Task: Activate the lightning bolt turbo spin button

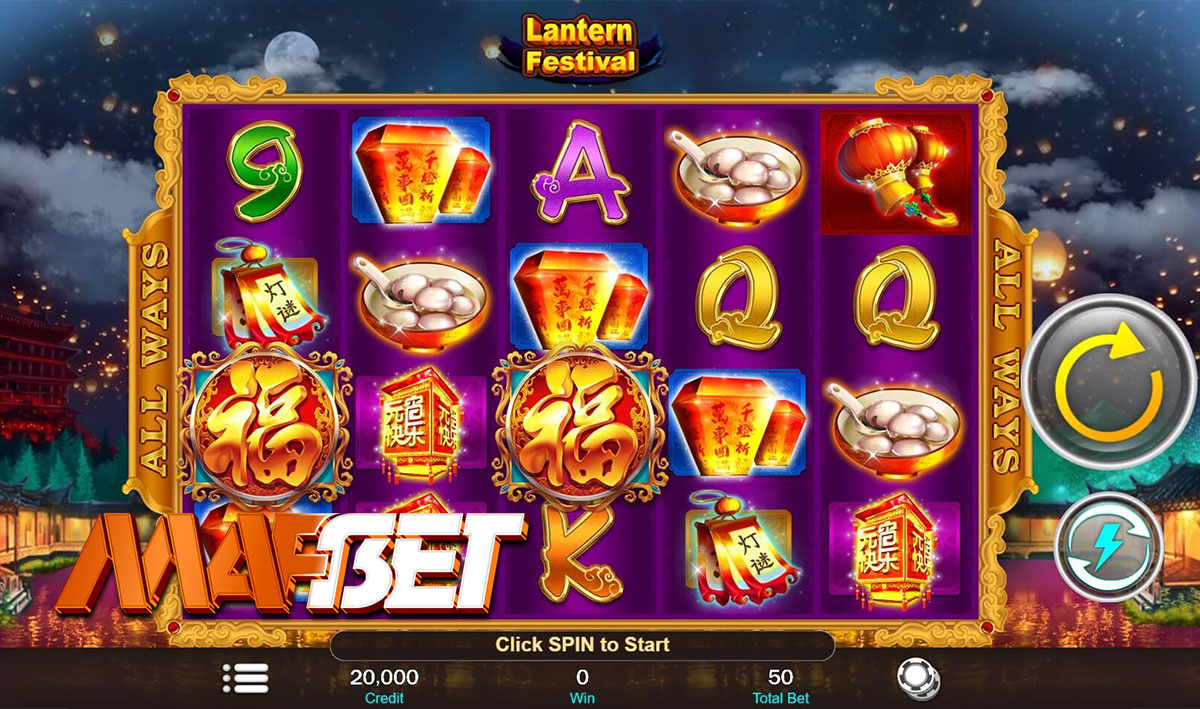Action: (1109, 547)
